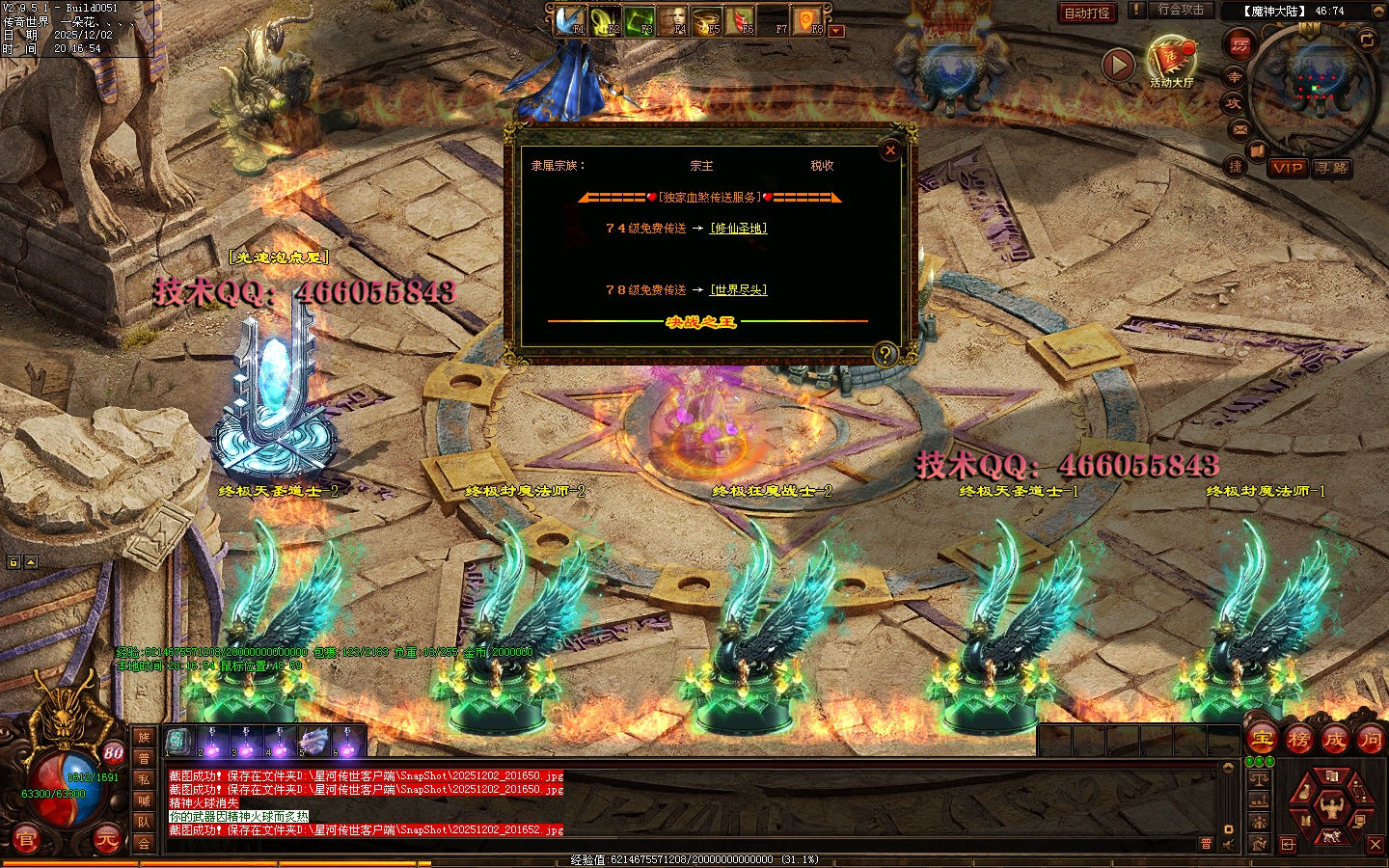
Task: Choose the 世界尽头 teleport link
Action: coord(739,290)
